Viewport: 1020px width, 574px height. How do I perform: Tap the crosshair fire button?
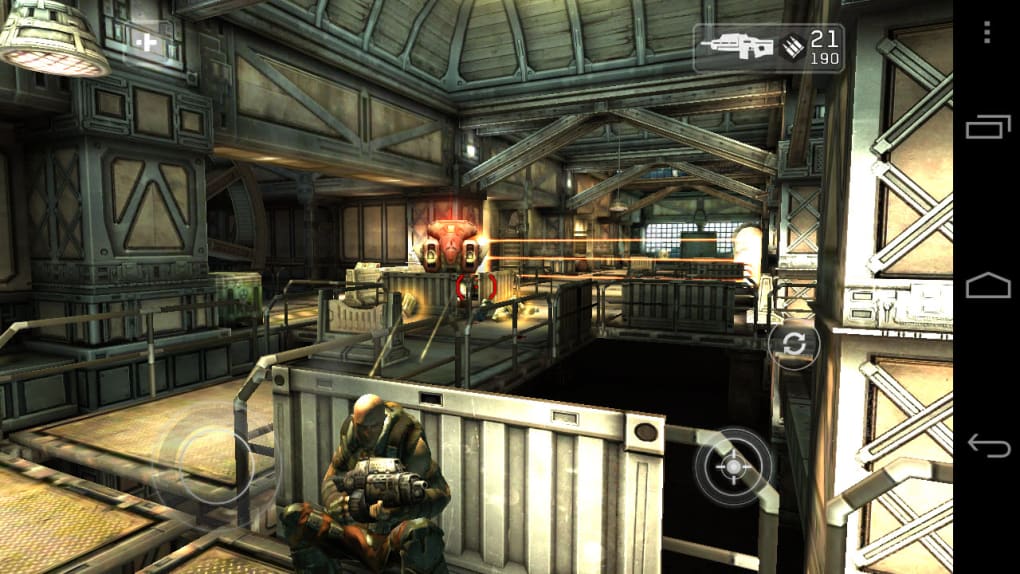tap(733, 466)
